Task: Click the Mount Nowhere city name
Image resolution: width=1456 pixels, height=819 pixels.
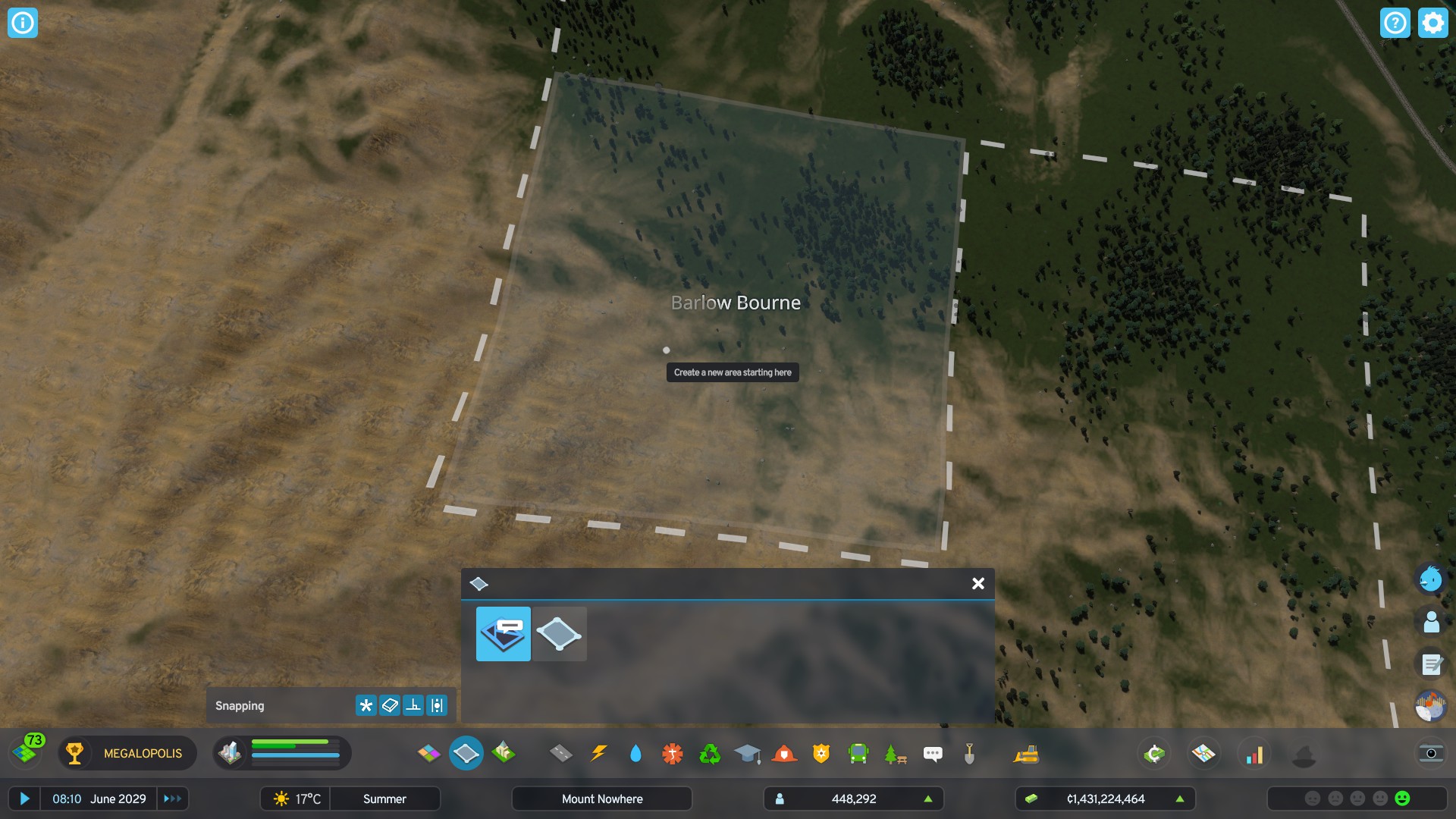Action: point(601,799)
